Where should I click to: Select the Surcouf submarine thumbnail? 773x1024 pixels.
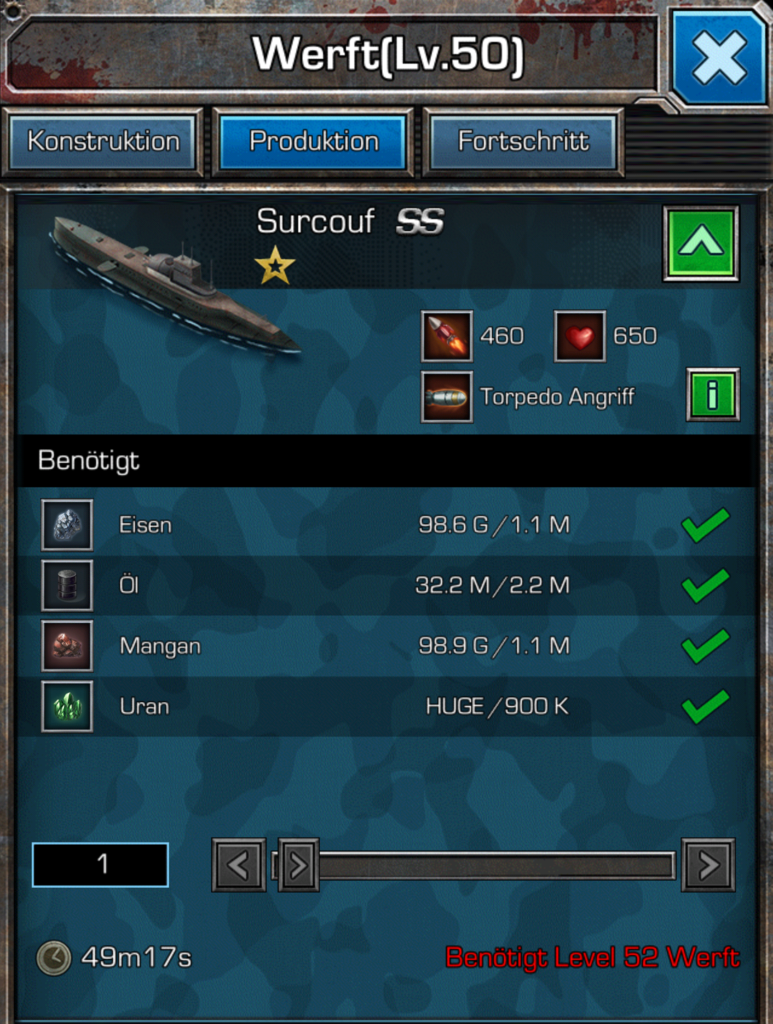pyautogui.click(x=175, y=284)
